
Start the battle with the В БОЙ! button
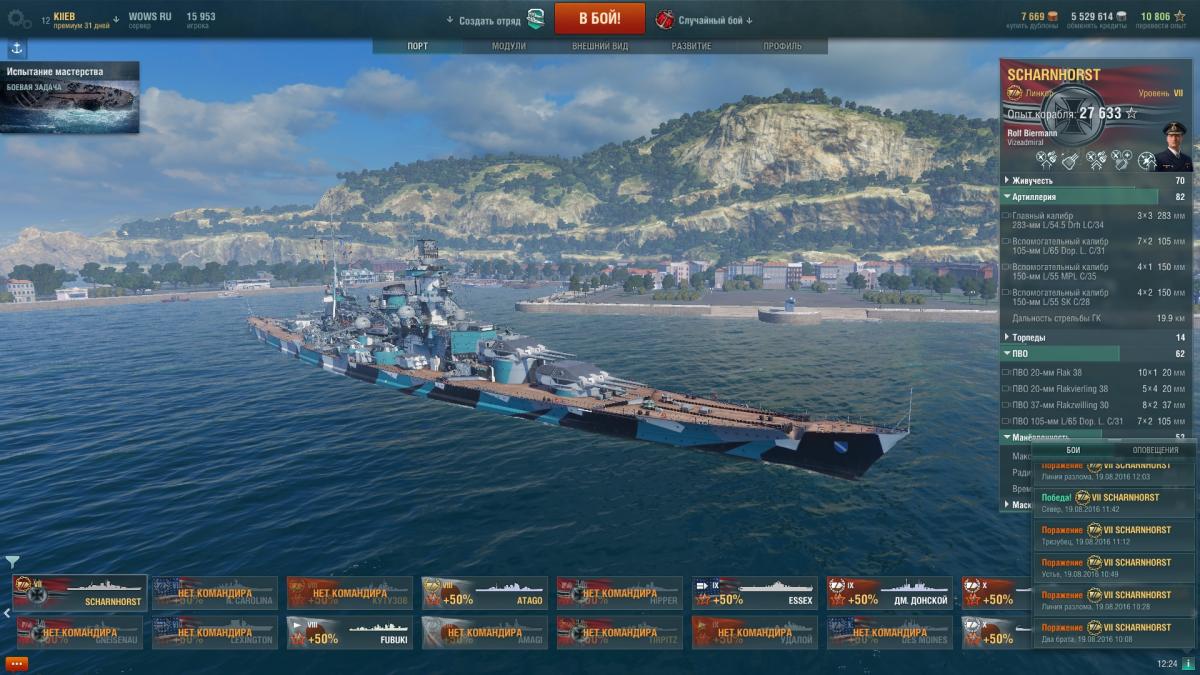pos(599,18)
